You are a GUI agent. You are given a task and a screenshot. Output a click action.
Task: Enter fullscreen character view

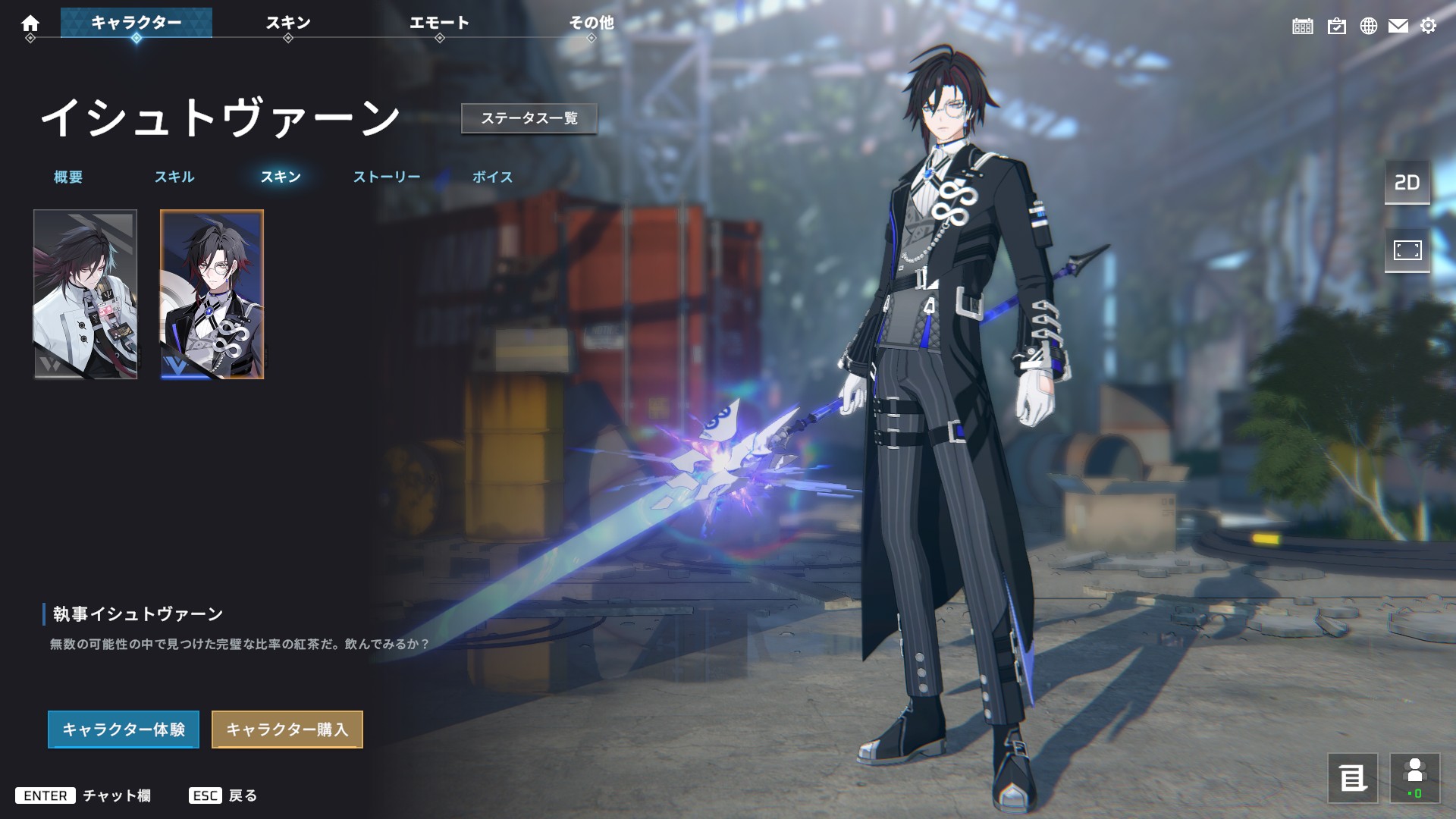(x=1407, y=250)
